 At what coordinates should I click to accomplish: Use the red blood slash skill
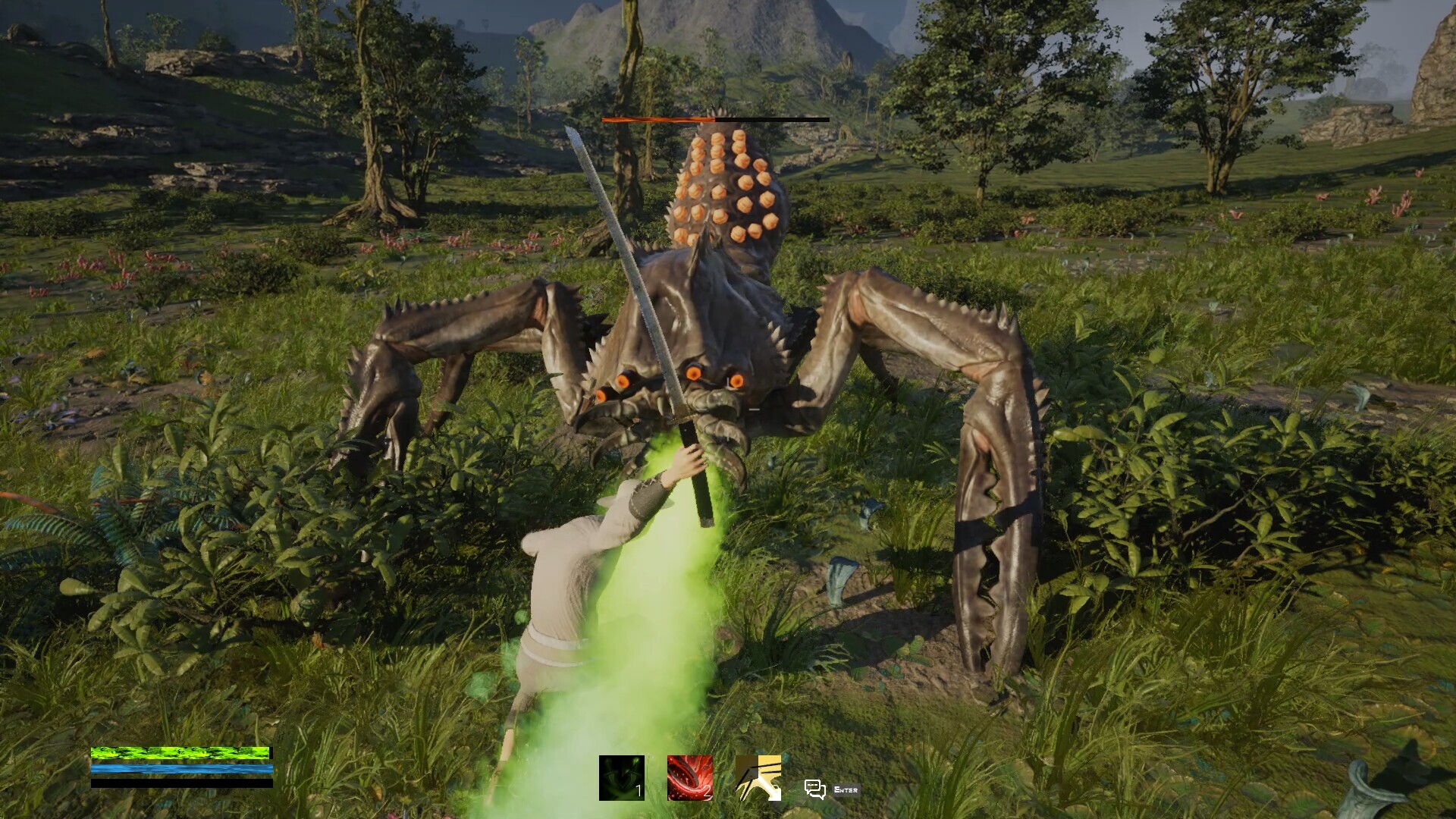(x=689, y=777)
